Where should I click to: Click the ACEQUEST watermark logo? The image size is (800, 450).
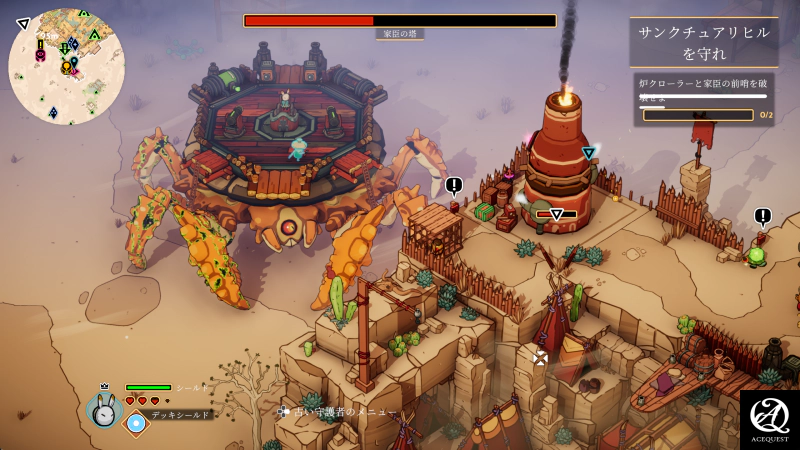[x=769, y=419]
